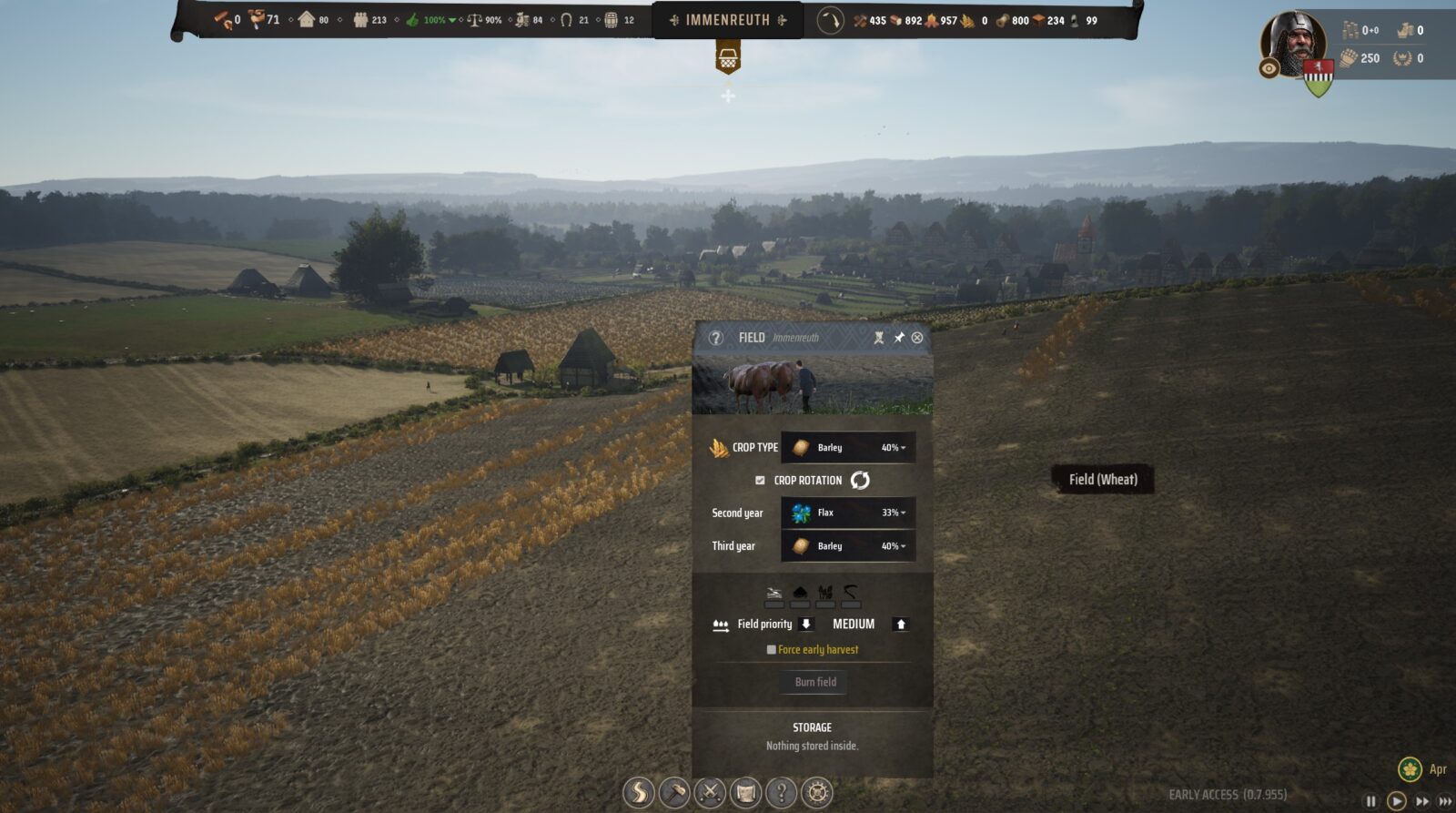The image size is (1456, 813).
Task: Open the Field panel help question mark
Action: point(716,338)
